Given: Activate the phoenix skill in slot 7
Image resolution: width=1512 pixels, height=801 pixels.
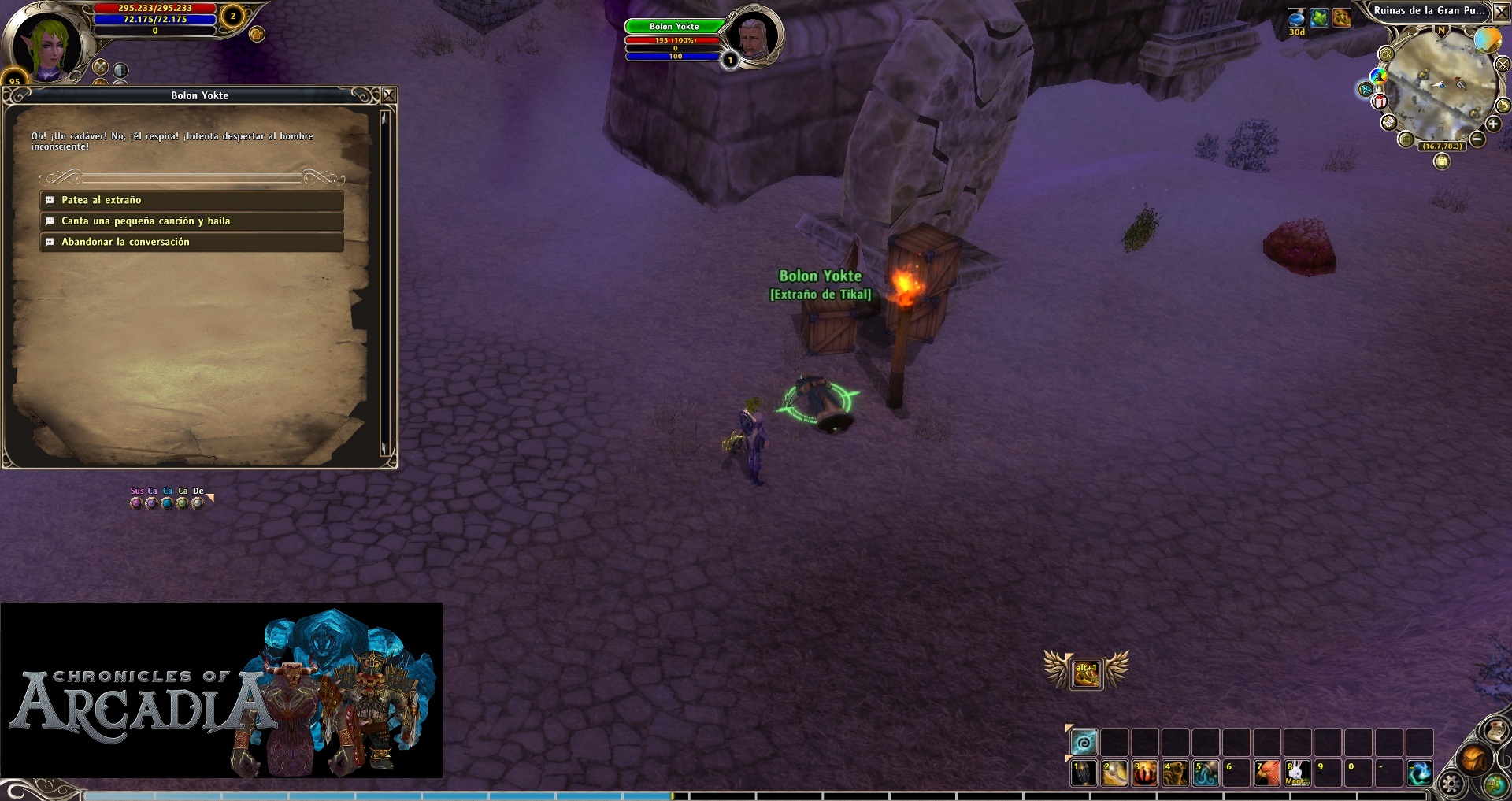Looking at the screenshot, I should (x=1266, y=773).
